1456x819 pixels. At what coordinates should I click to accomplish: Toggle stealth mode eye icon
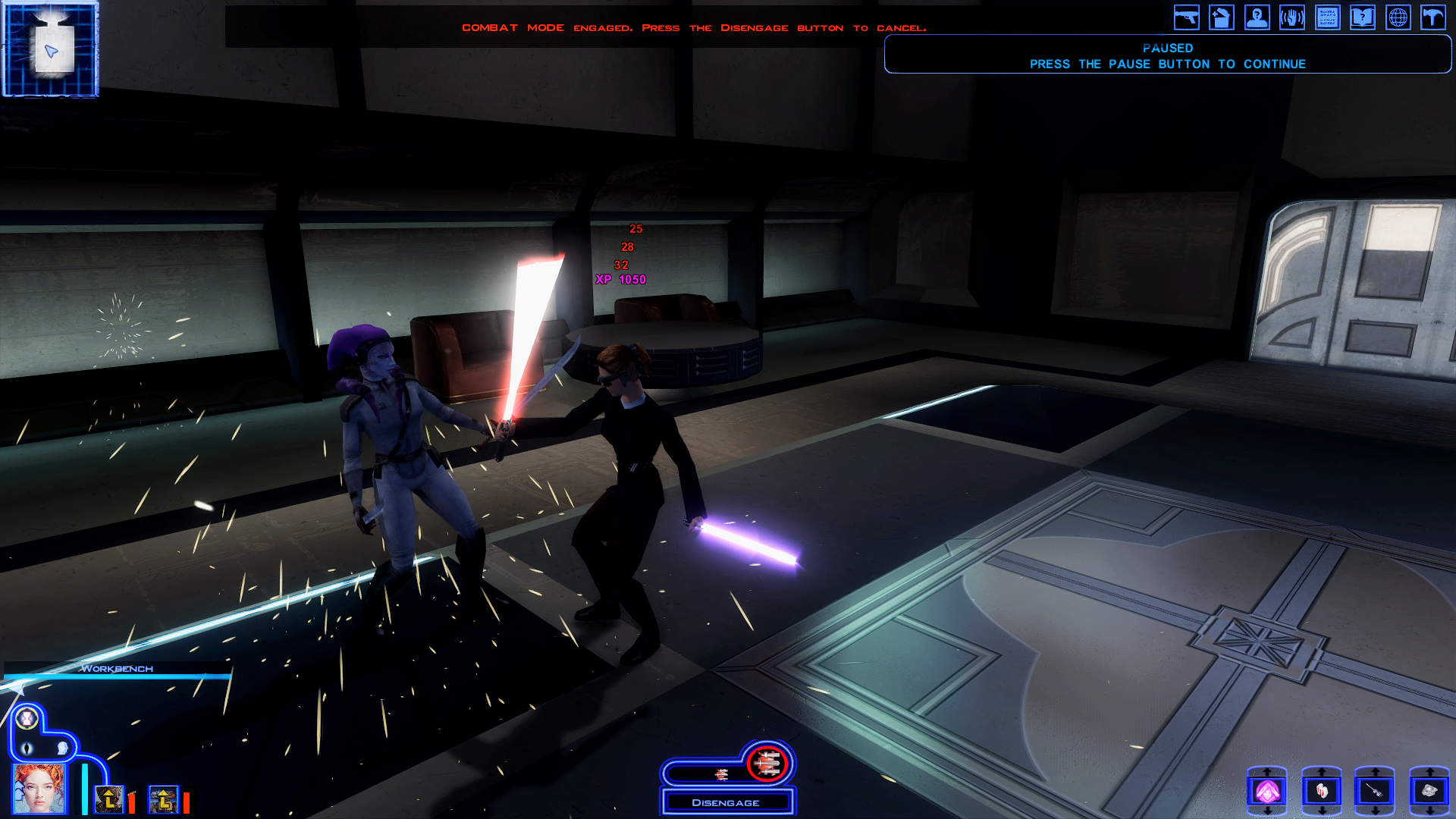point(27,749)
